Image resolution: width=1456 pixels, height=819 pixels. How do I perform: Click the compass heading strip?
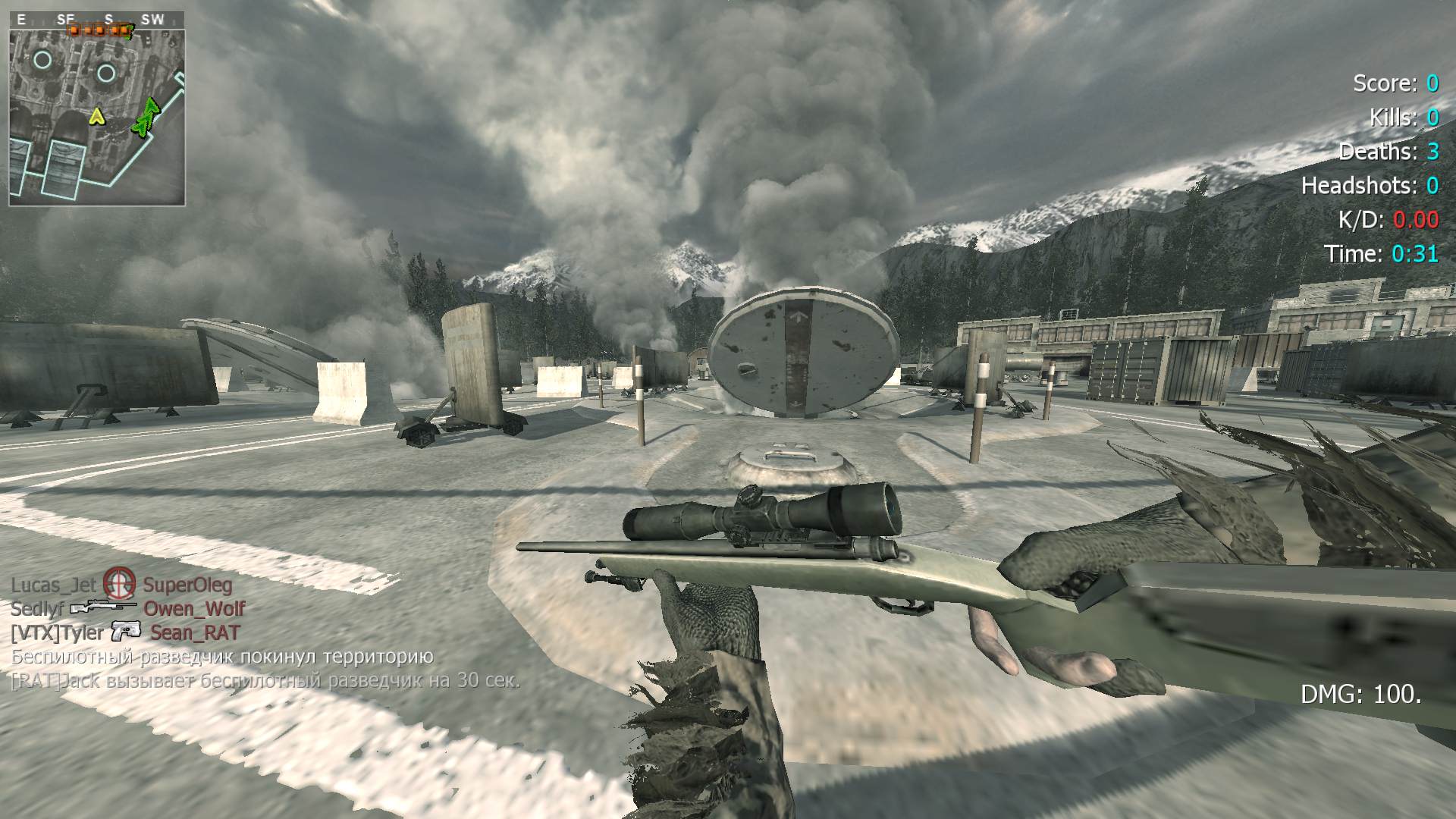[96, 20]
